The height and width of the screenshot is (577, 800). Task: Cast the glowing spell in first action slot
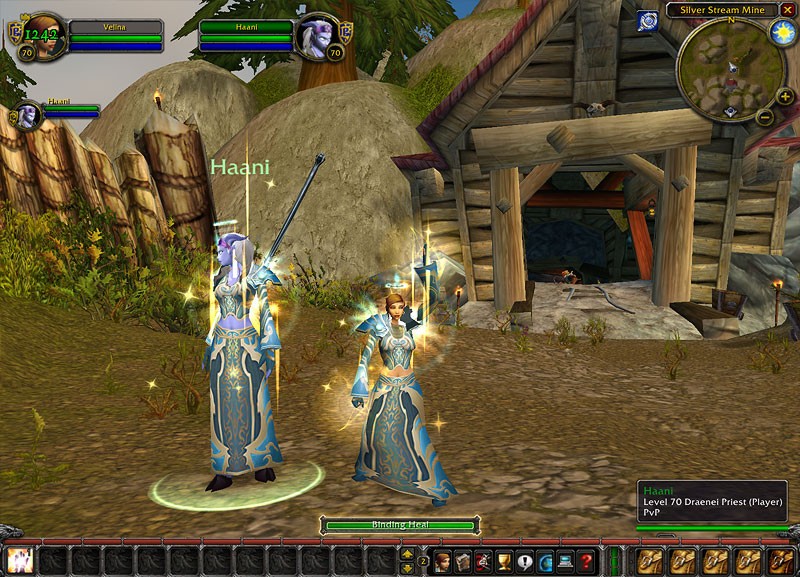pyautogui.click(x=19, y=561)
